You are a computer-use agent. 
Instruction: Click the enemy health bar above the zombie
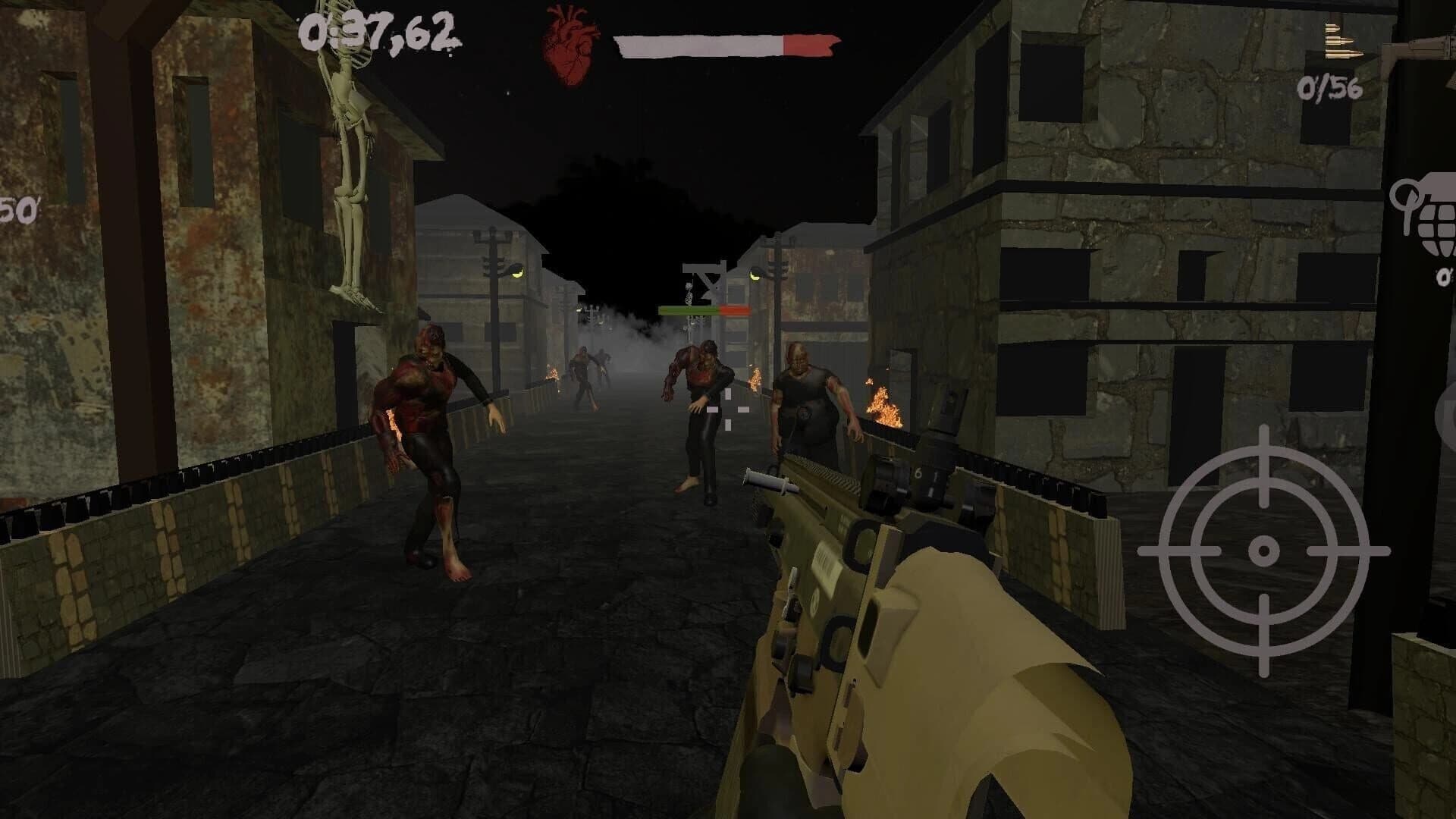[701, 309]
